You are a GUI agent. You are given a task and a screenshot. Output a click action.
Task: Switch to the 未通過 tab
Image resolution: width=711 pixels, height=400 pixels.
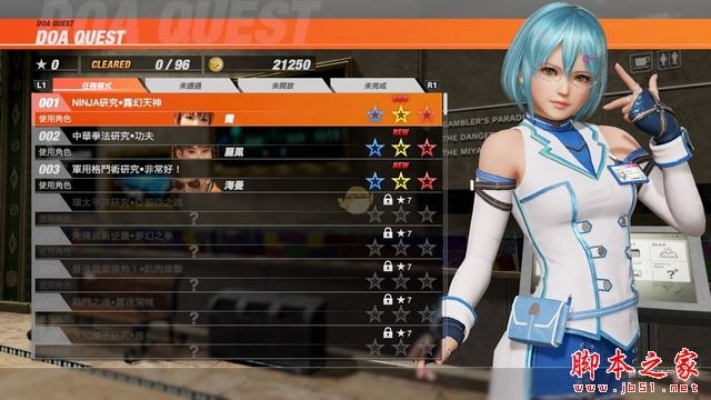(190, 86)
